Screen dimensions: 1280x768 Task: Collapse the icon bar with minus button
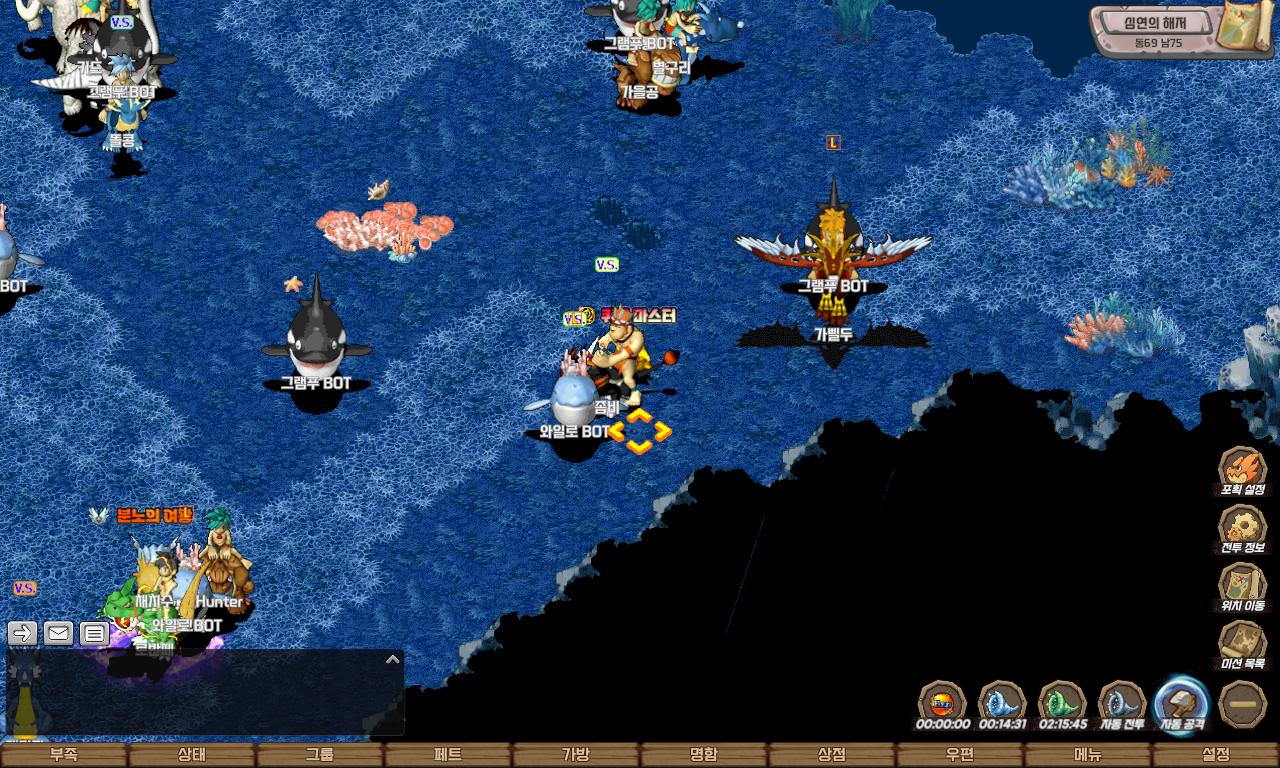tap(1244, 704)
